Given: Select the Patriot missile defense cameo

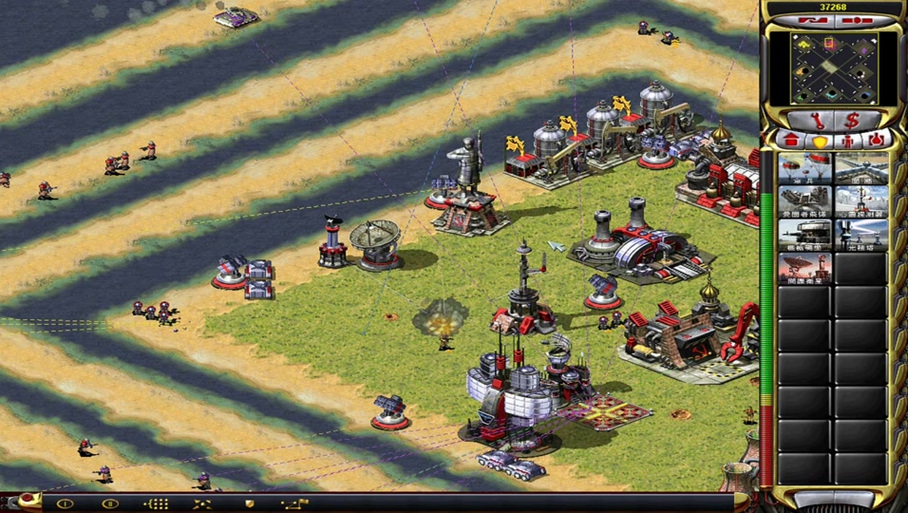Looking at the screenshot, I should click(804, 202).
